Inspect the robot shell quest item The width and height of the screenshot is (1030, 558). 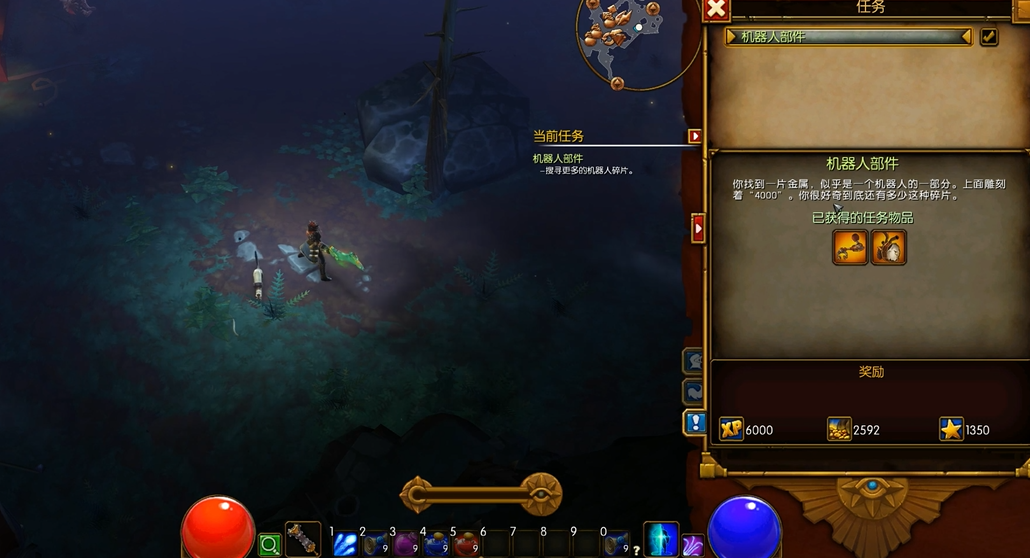pos(889,247)
